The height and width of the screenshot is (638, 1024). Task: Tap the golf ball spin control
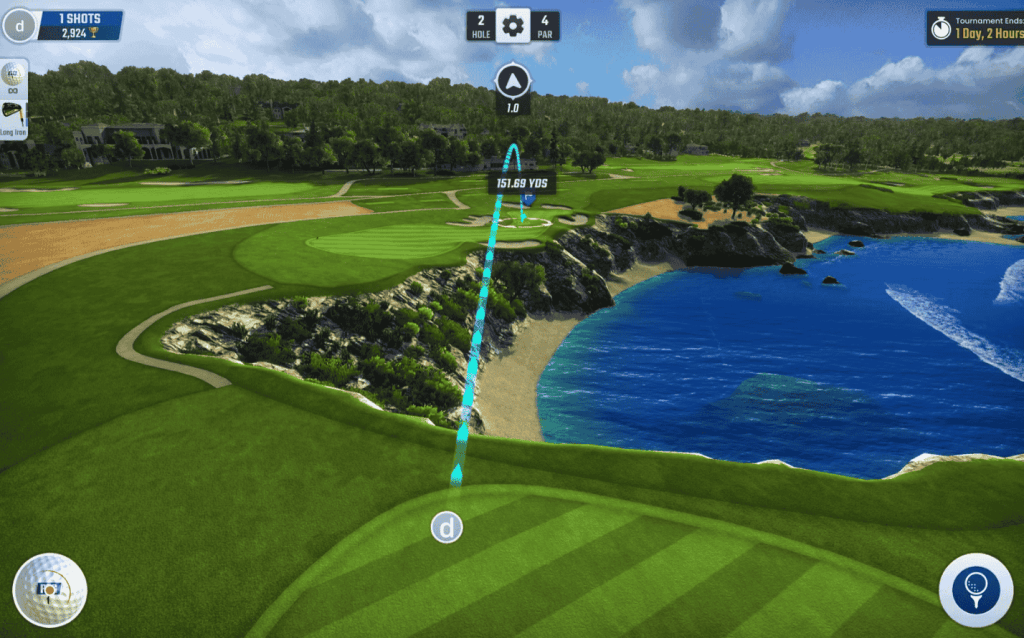tap(49, 589)
